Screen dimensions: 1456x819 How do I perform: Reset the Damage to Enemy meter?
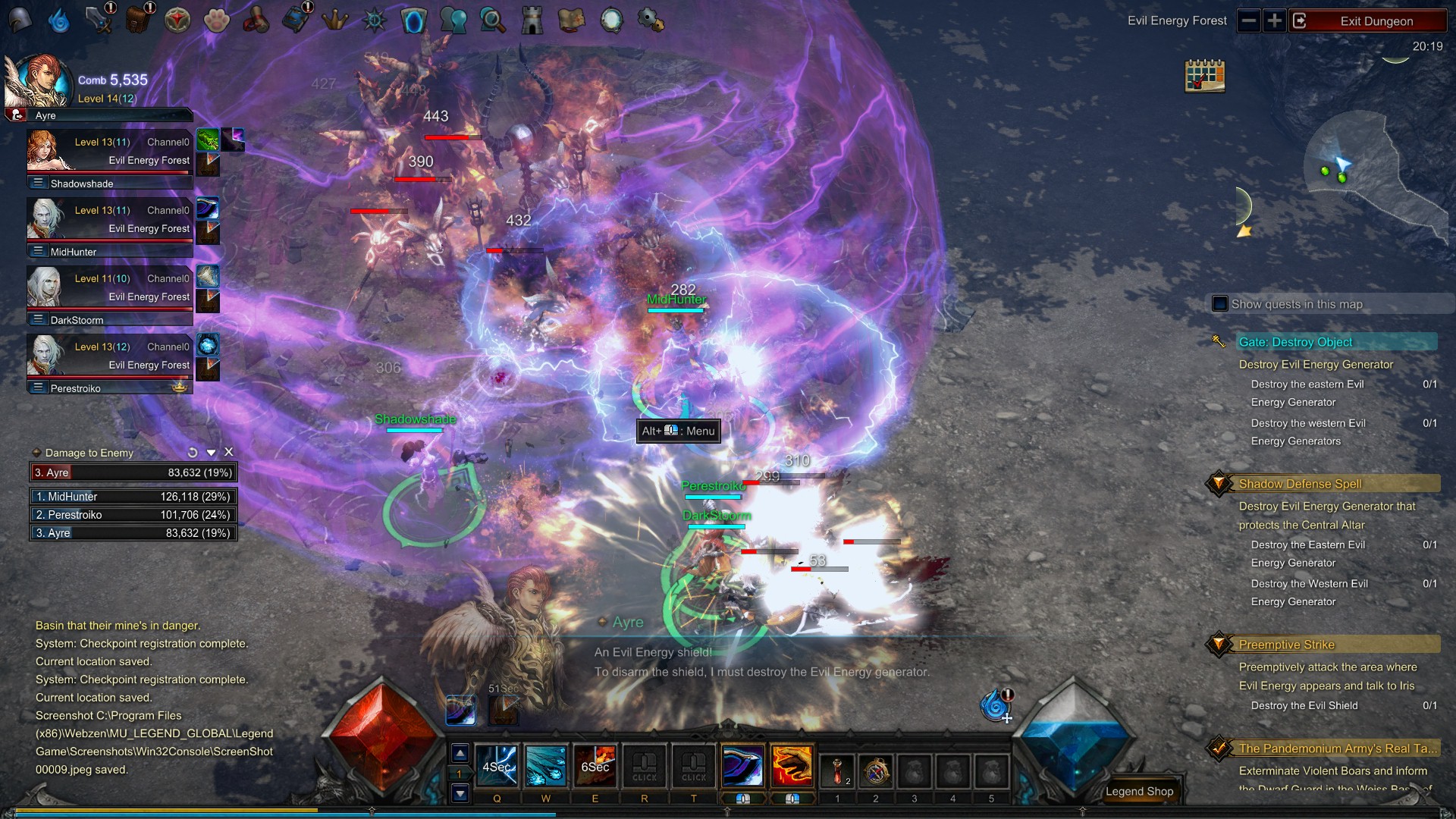point(193,453)
